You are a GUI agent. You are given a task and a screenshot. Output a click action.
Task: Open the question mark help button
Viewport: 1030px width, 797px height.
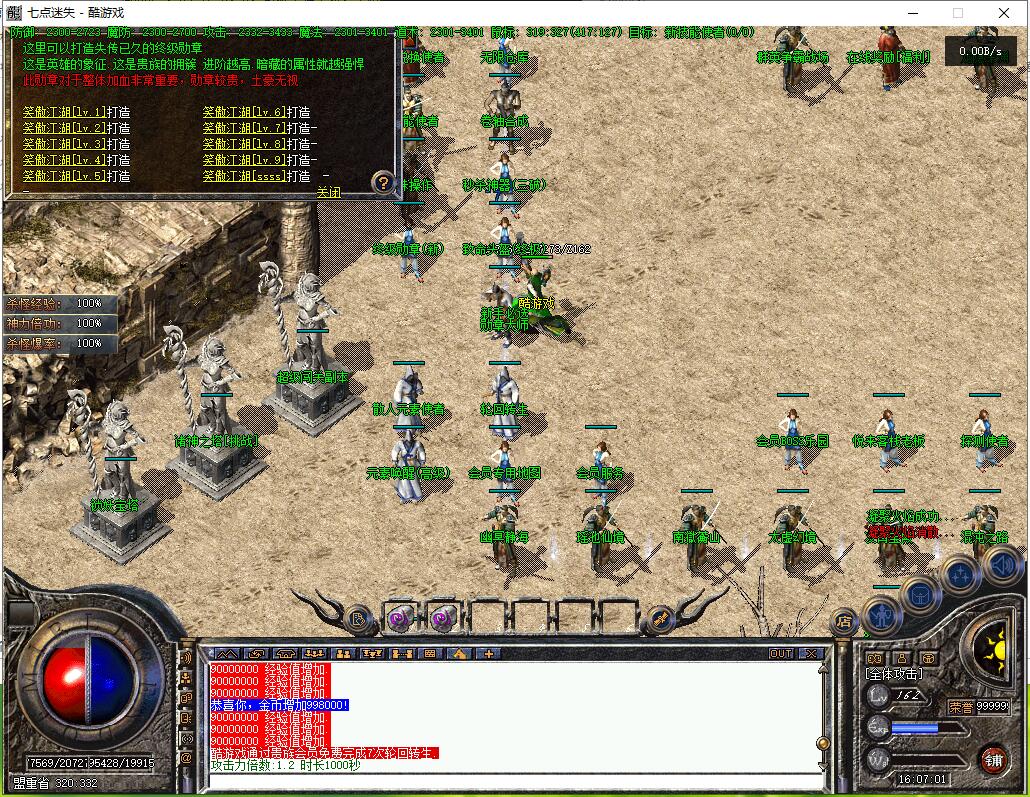(x=383, y=183)
